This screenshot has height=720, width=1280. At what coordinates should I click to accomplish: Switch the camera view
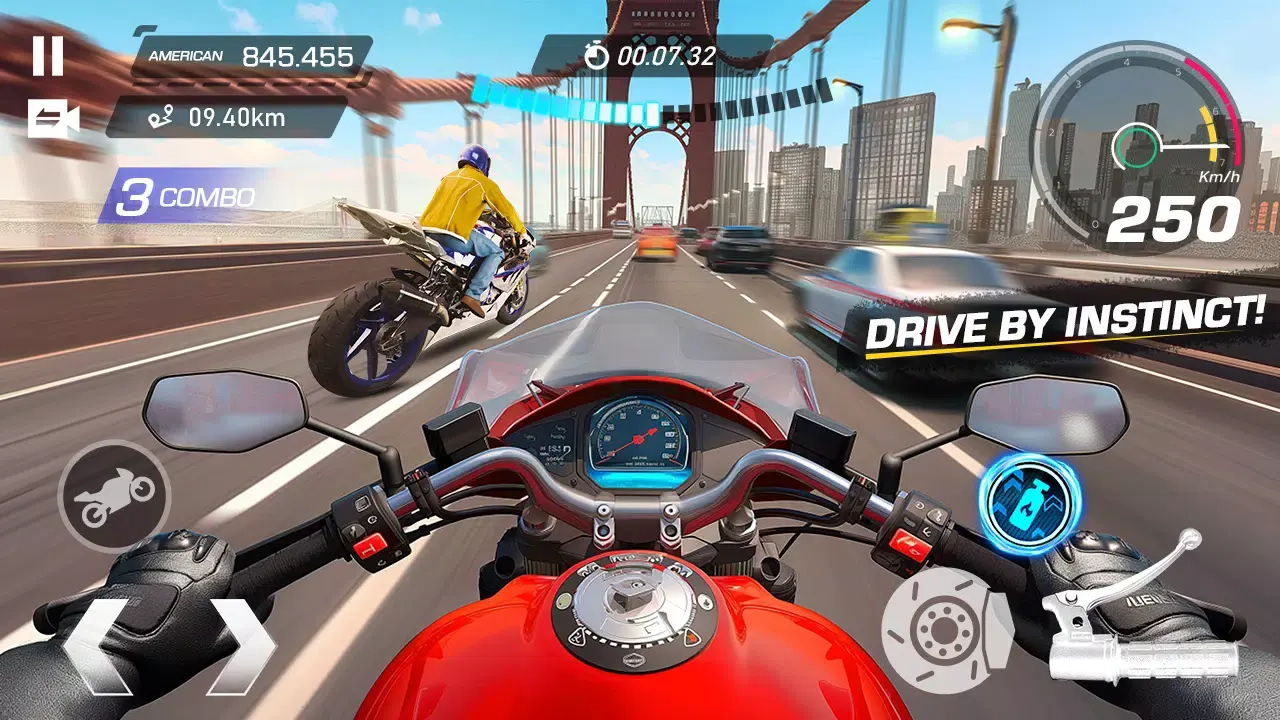click(53, 119)
